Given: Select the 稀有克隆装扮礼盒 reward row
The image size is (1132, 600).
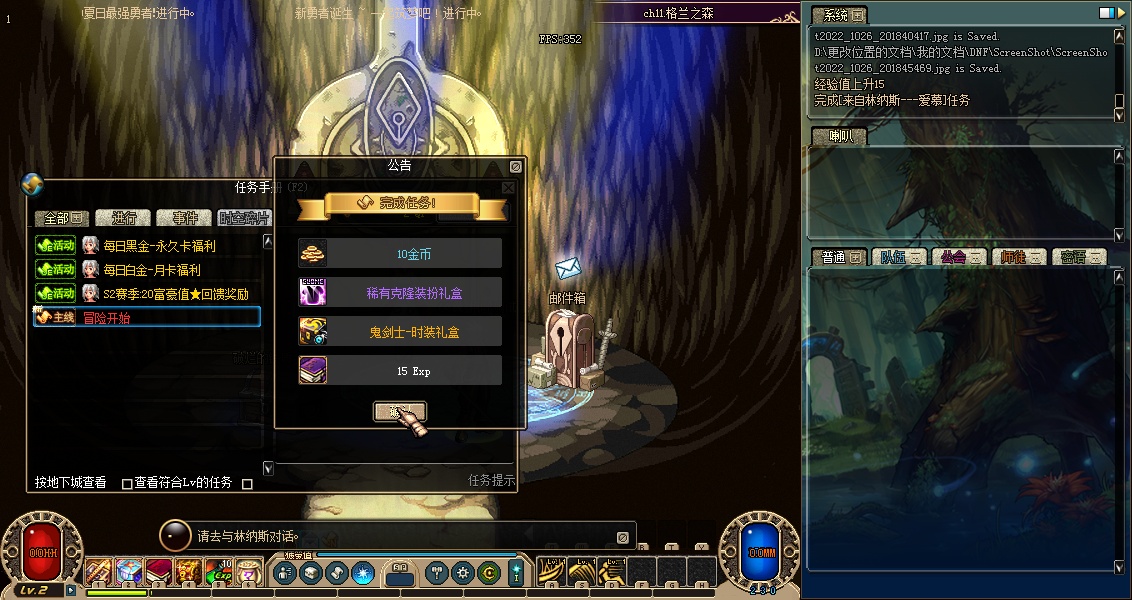Looking at the screenshot, I should tap(400, 293).
